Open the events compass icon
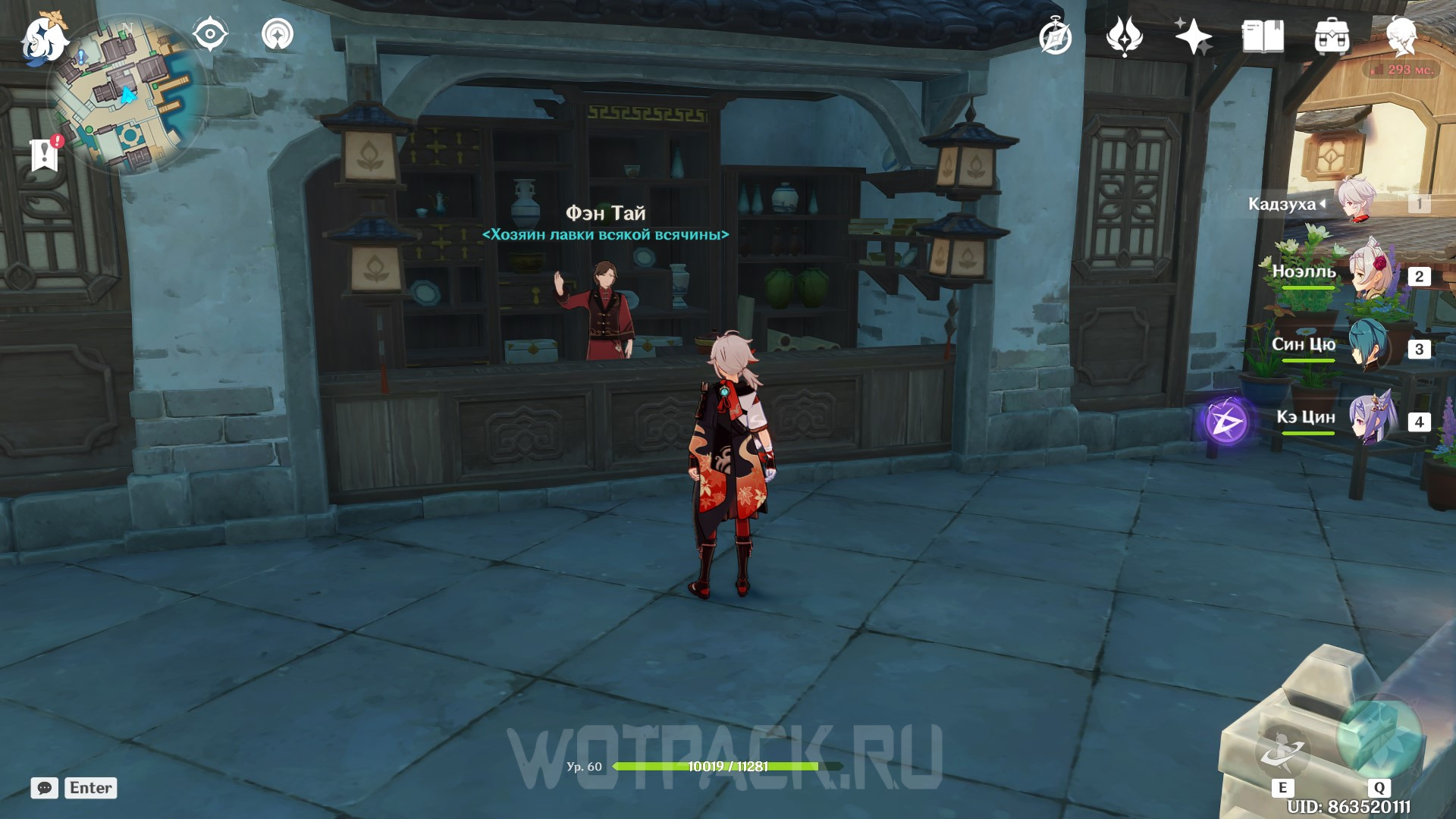The height and width of the screenshot is (819, 1456). click(x=1055, y=37)
